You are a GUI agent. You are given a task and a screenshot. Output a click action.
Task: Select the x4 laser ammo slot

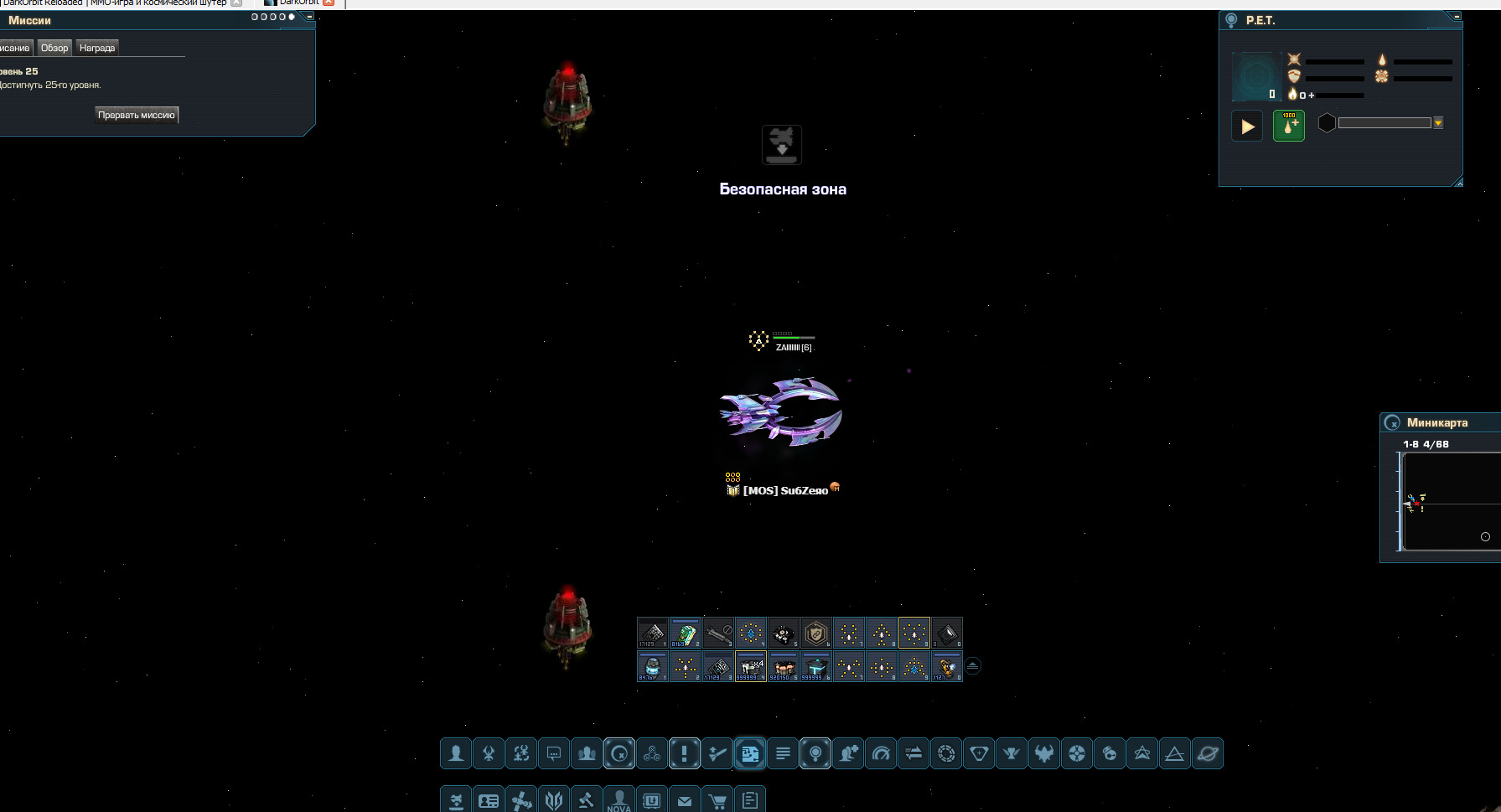(750, 667)
